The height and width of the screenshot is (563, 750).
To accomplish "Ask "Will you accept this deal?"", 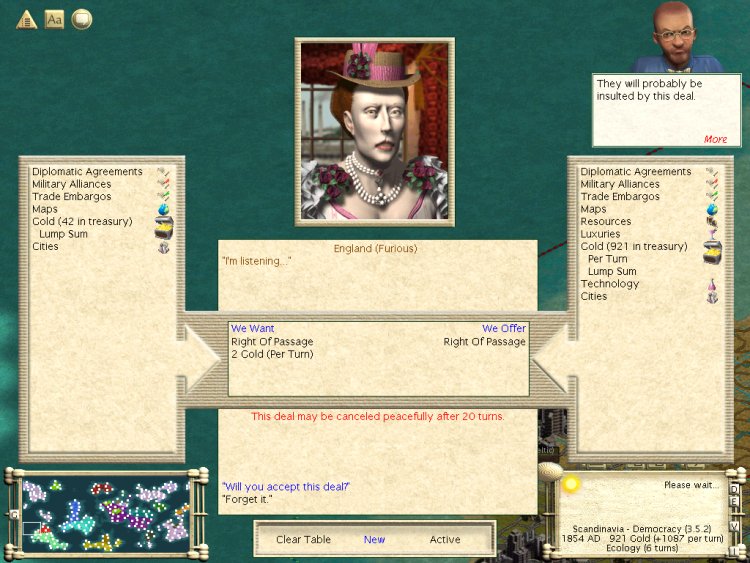I will (x=285, y=486).
